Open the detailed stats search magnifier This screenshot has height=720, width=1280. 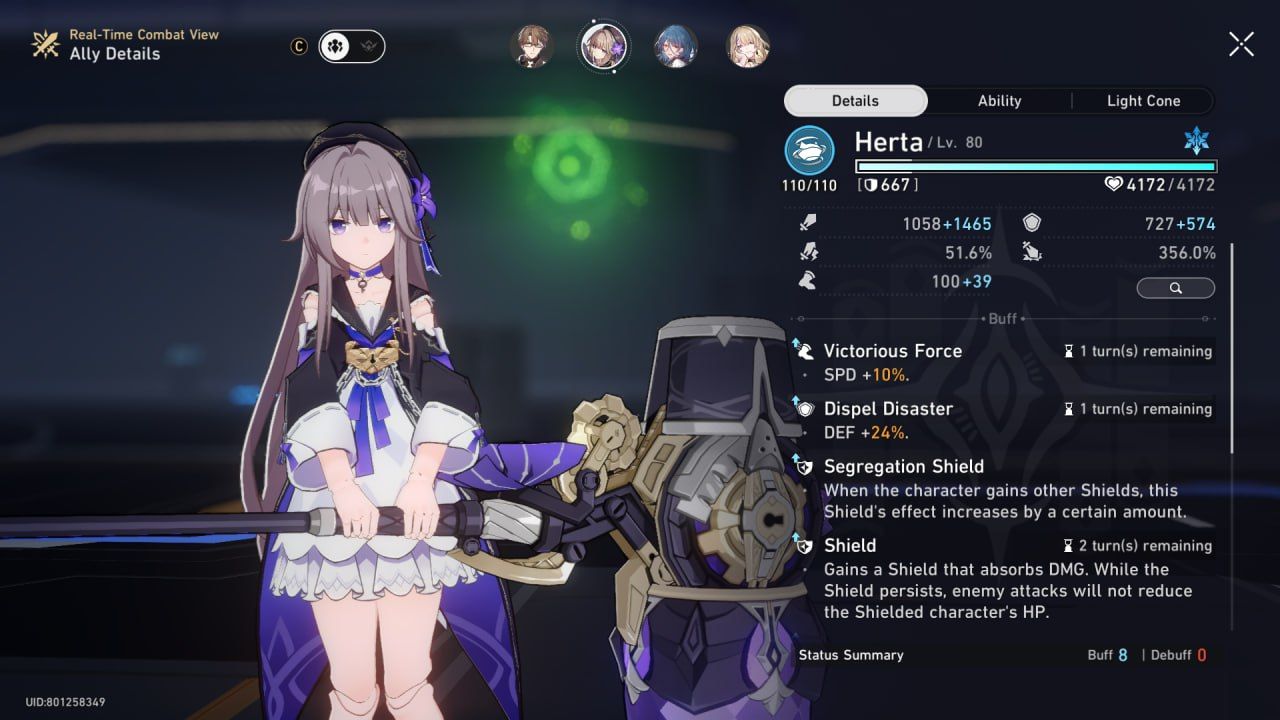1175,287
